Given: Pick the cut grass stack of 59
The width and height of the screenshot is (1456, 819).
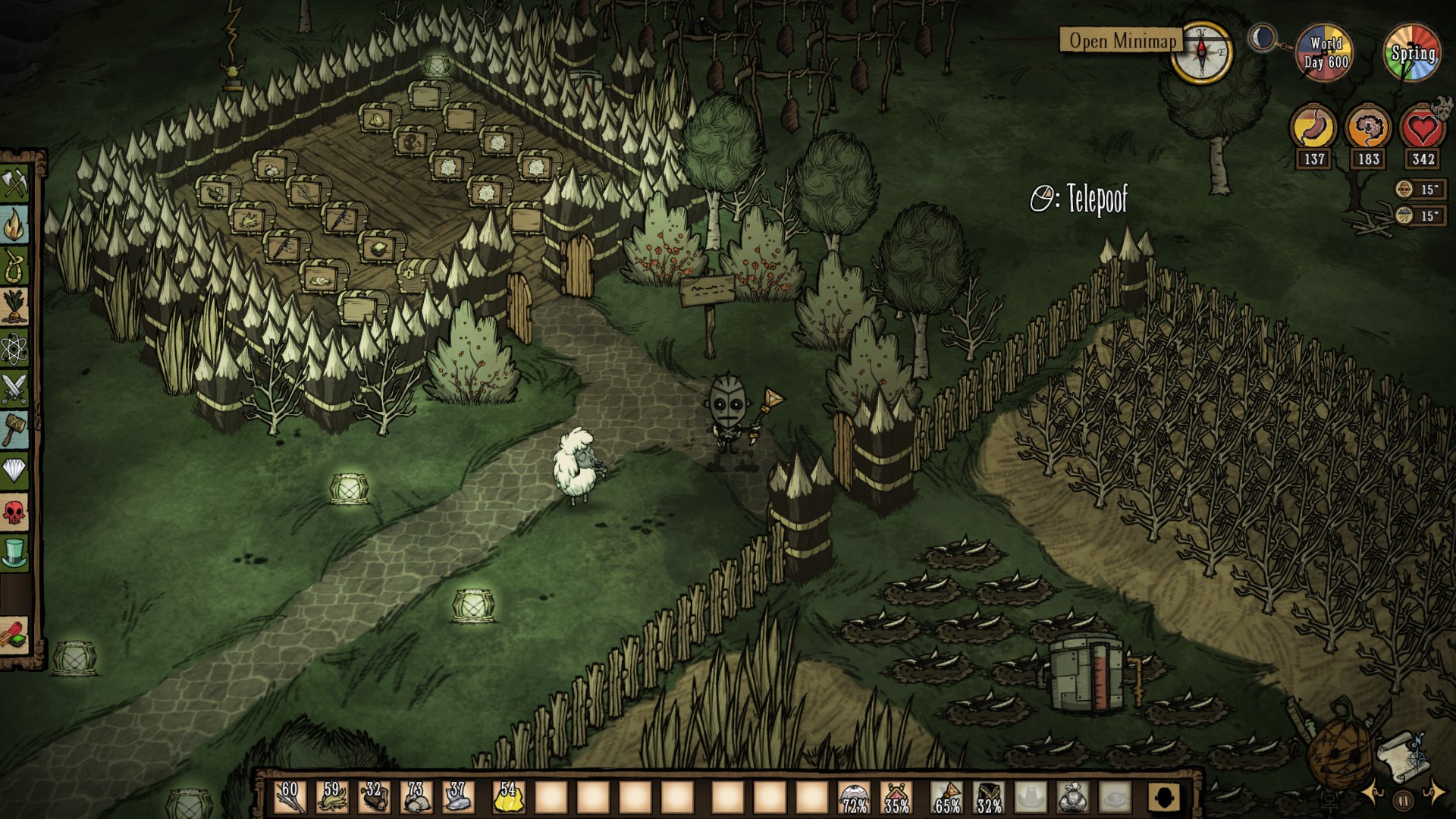Looking at the screenshot, I should pyautogui.click(x=332, y=797).
